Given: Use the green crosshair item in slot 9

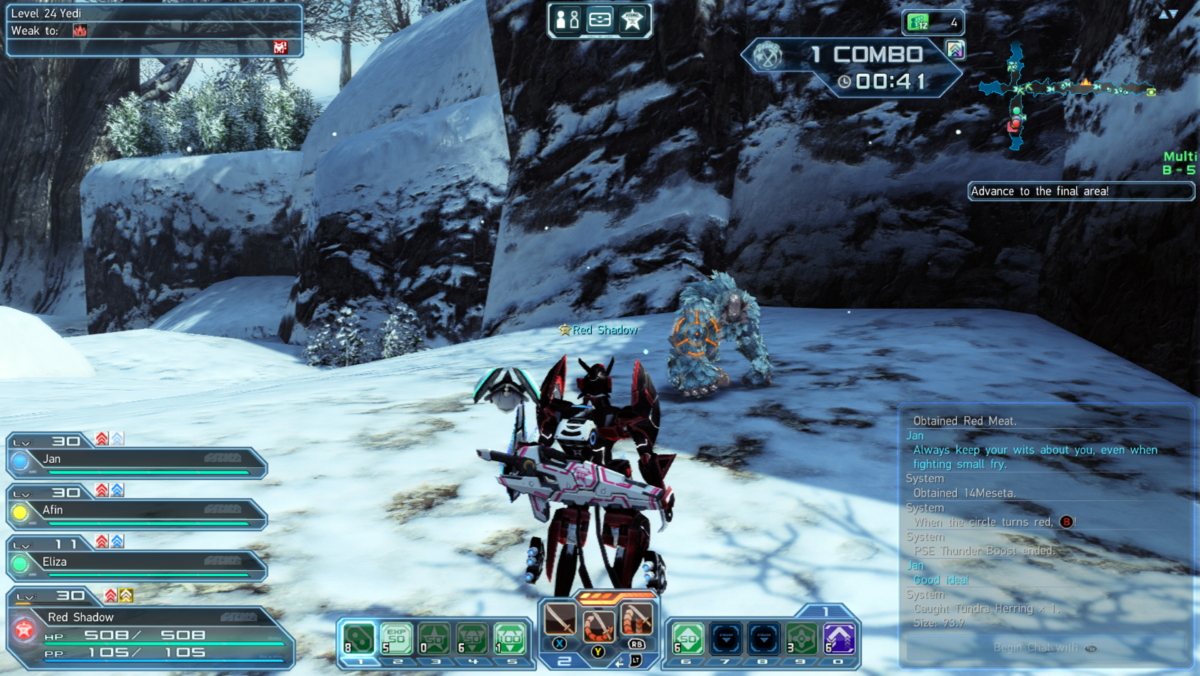Looking at the screenshot, I should (801, 637).
